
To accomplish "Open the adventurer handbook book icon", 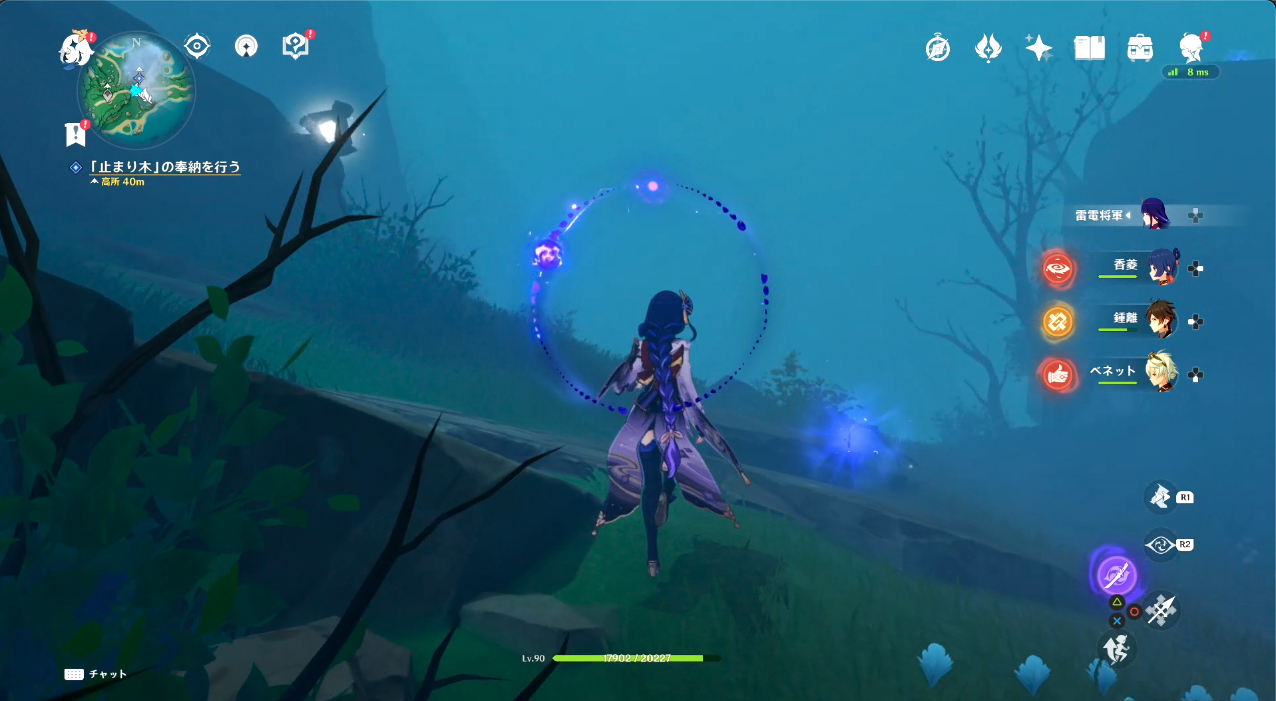I will click(1089, 48).
